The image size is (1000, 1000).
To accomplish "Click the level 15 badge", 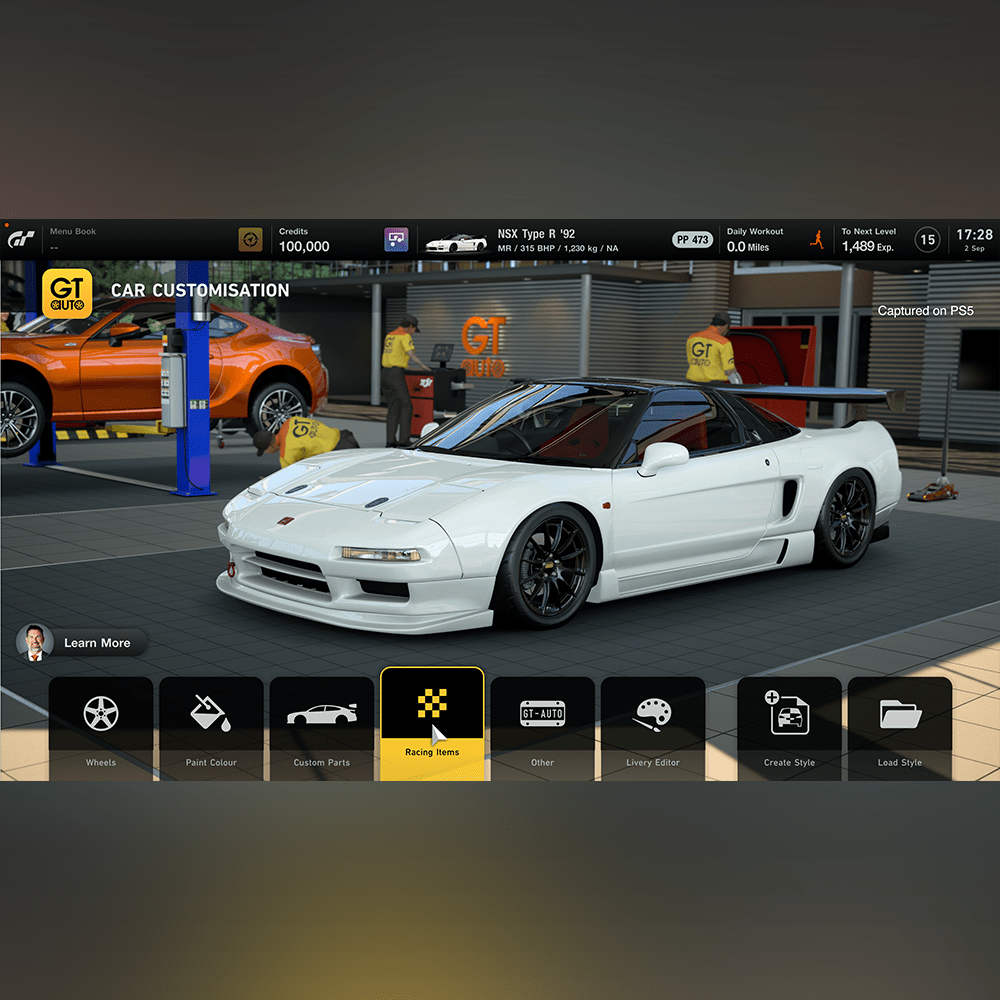I will tap(928, 240).
